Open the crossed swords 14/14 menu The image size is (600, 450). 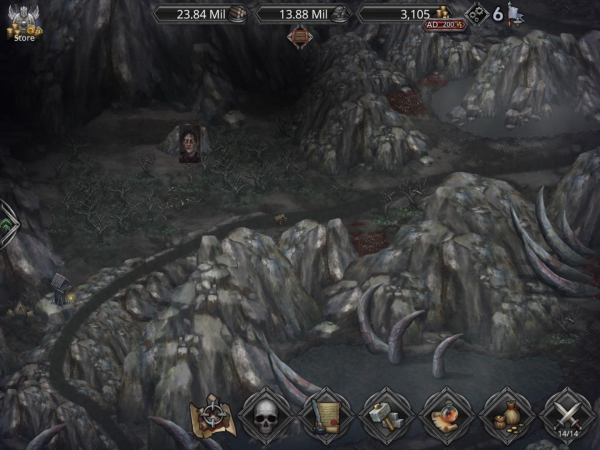click(x=567, y=414)
